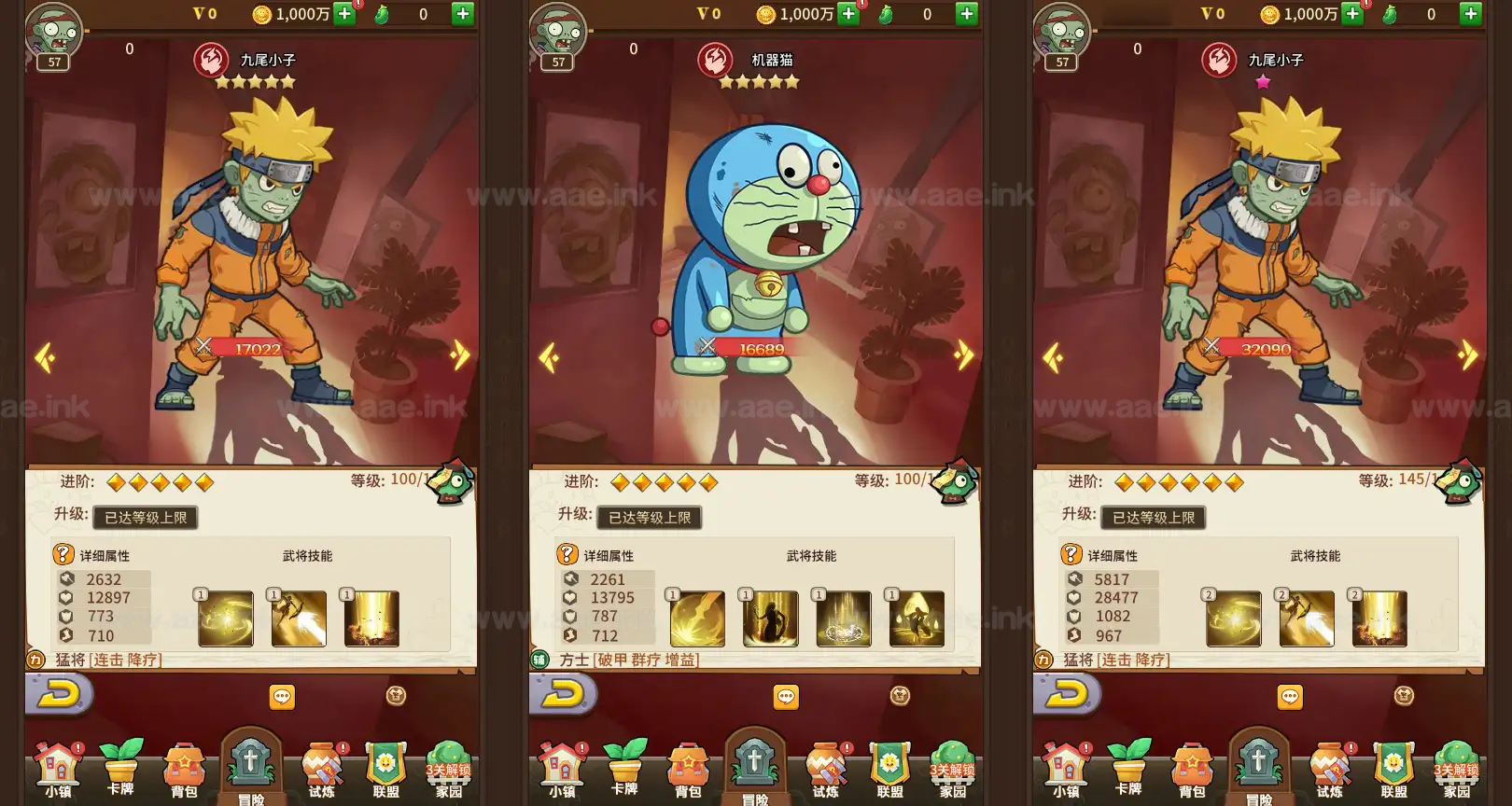Select the 卡牌 plant card icon
This screenshot has width=1512, height=806.
(x=122, y=765)
